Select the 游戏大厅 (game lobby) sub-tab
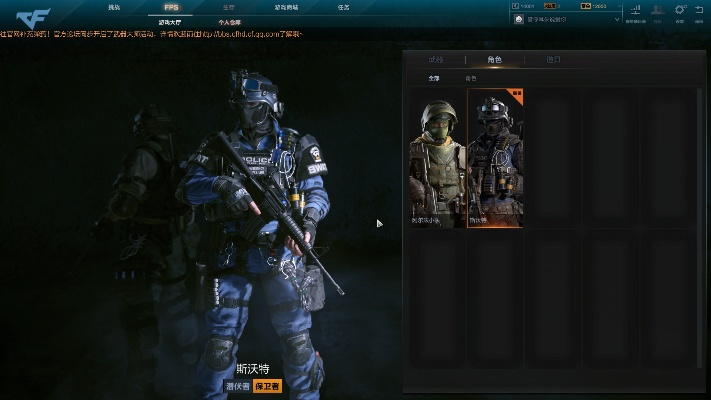Screen dimensions: 711x400 tap(171, 20)
